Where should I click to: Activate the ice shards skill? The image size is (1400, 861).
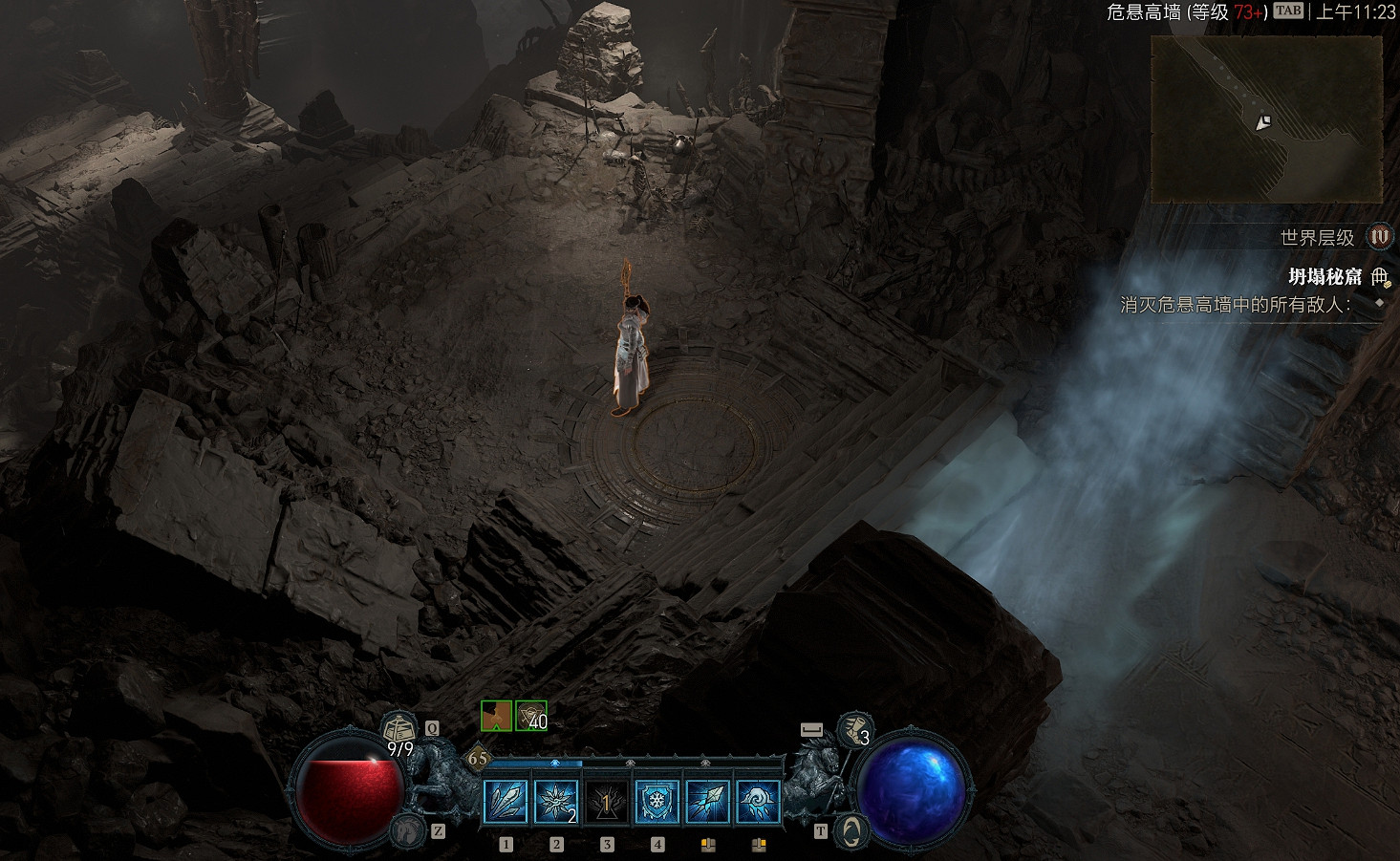[506, 801]
